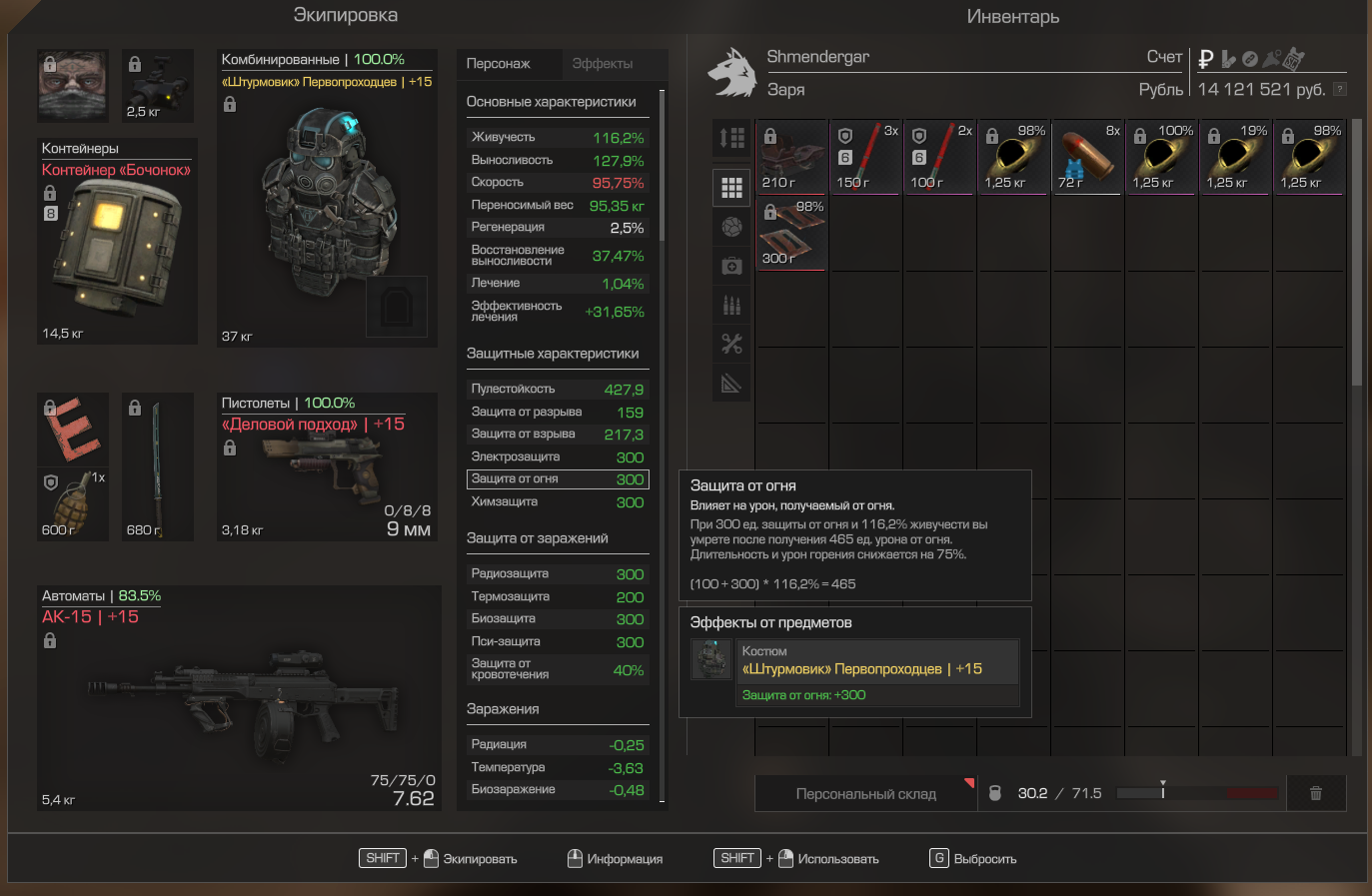
Task: Pick the 3x red flare stack
Action: coord(865,158)
